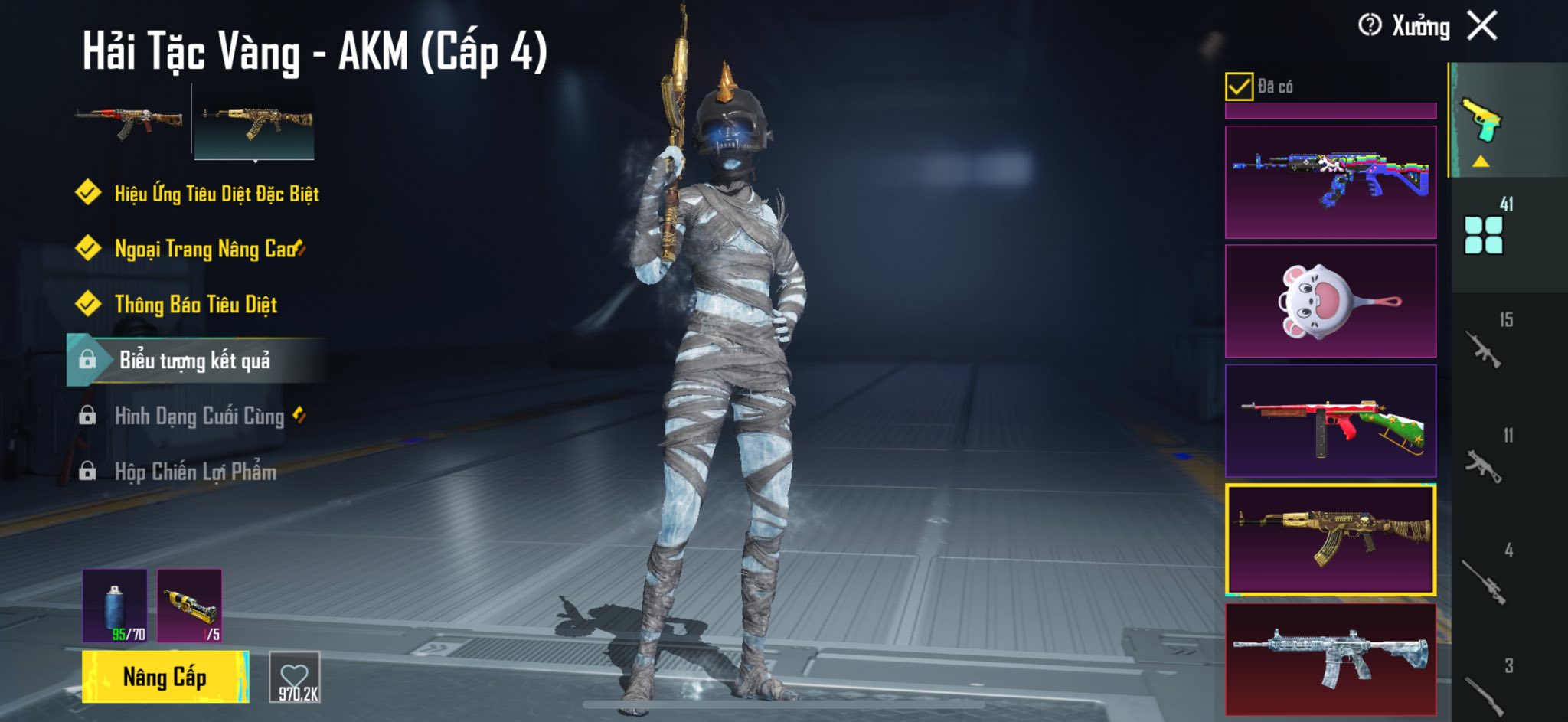Select the golden gun material slot

tap(190, 605)
